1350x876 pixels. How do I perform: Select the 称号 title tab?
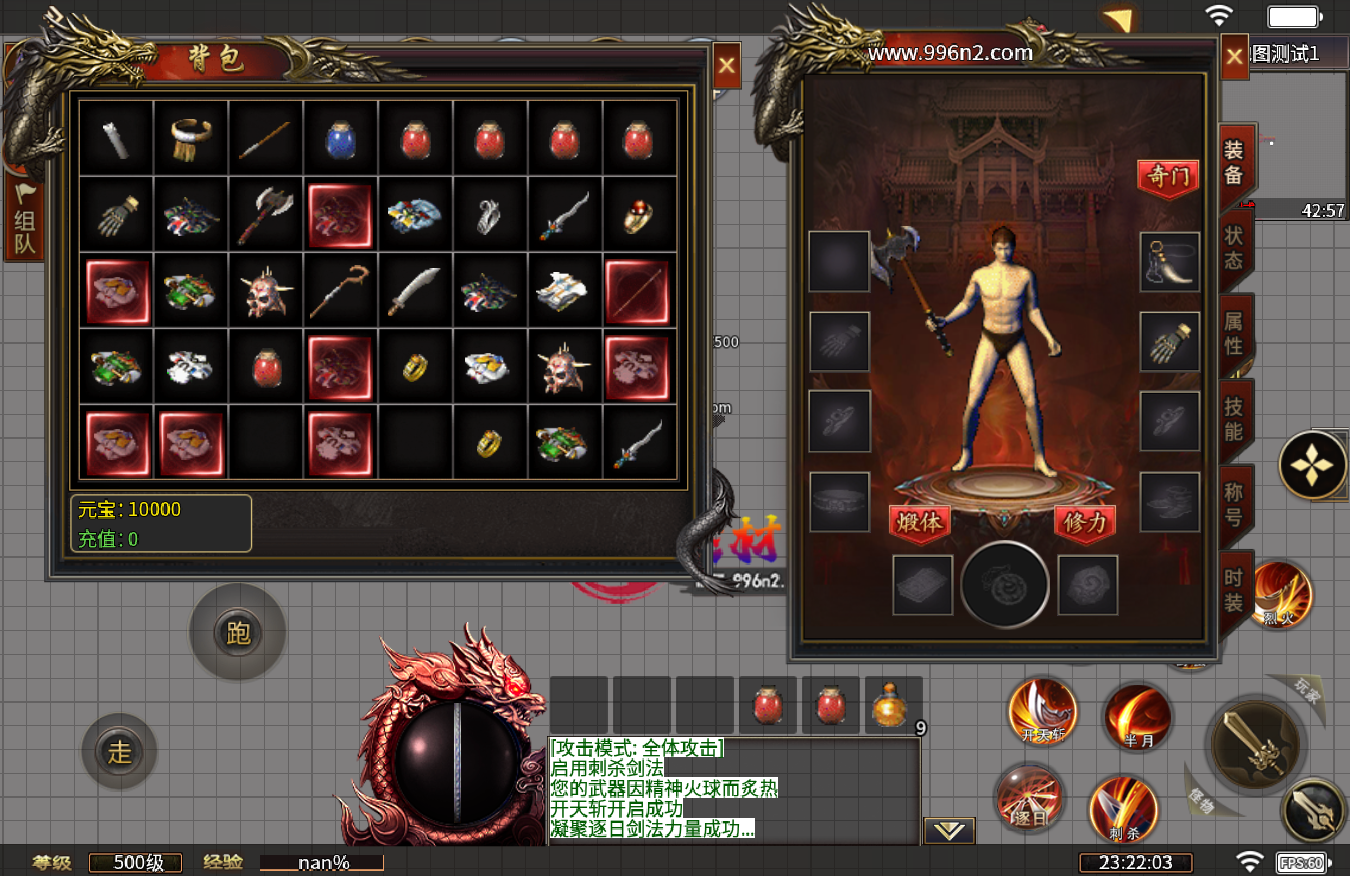pyautogui.click(x=1235, y=505)
